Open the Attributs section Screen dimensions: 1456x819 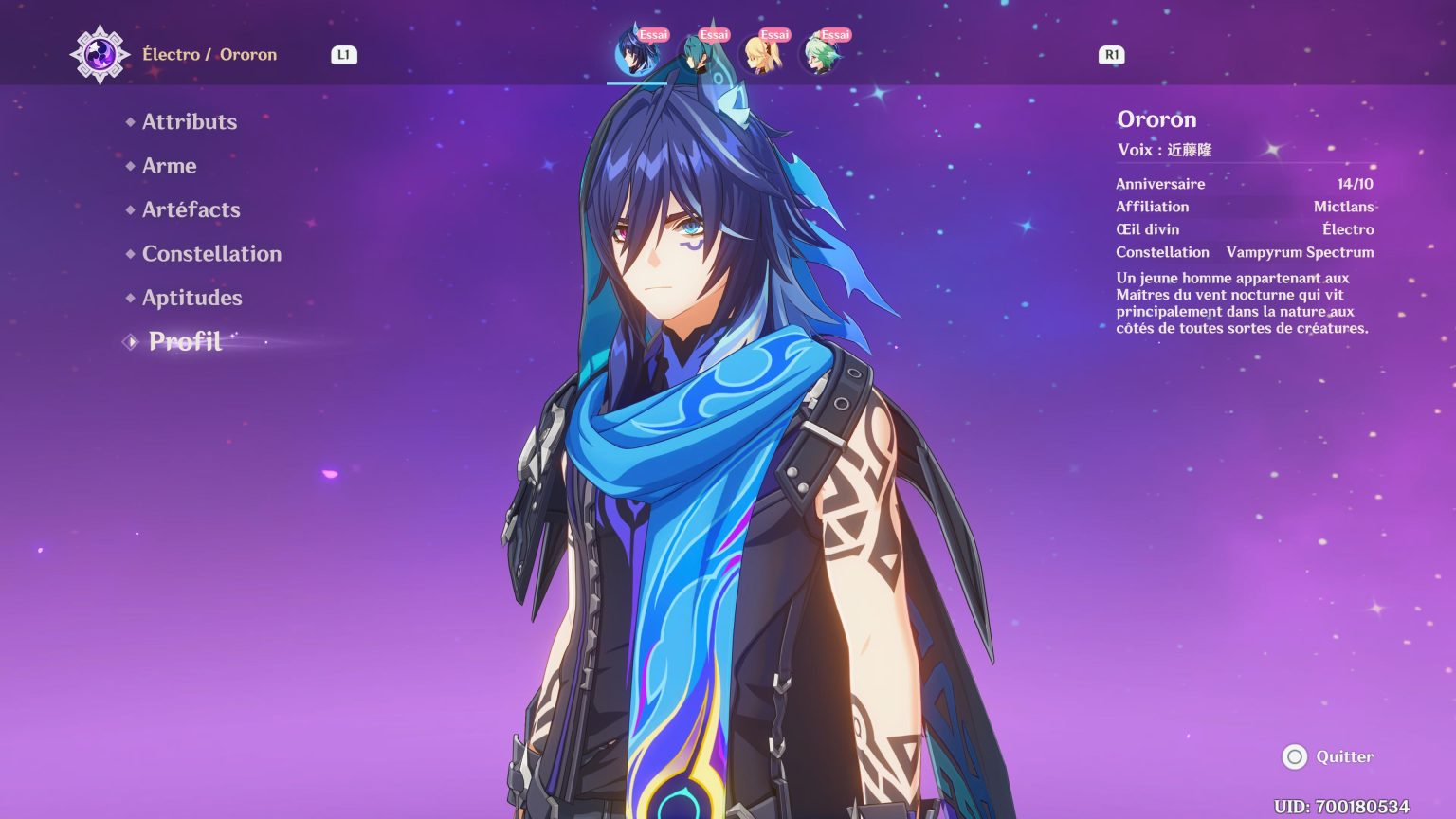coord(189,121)
